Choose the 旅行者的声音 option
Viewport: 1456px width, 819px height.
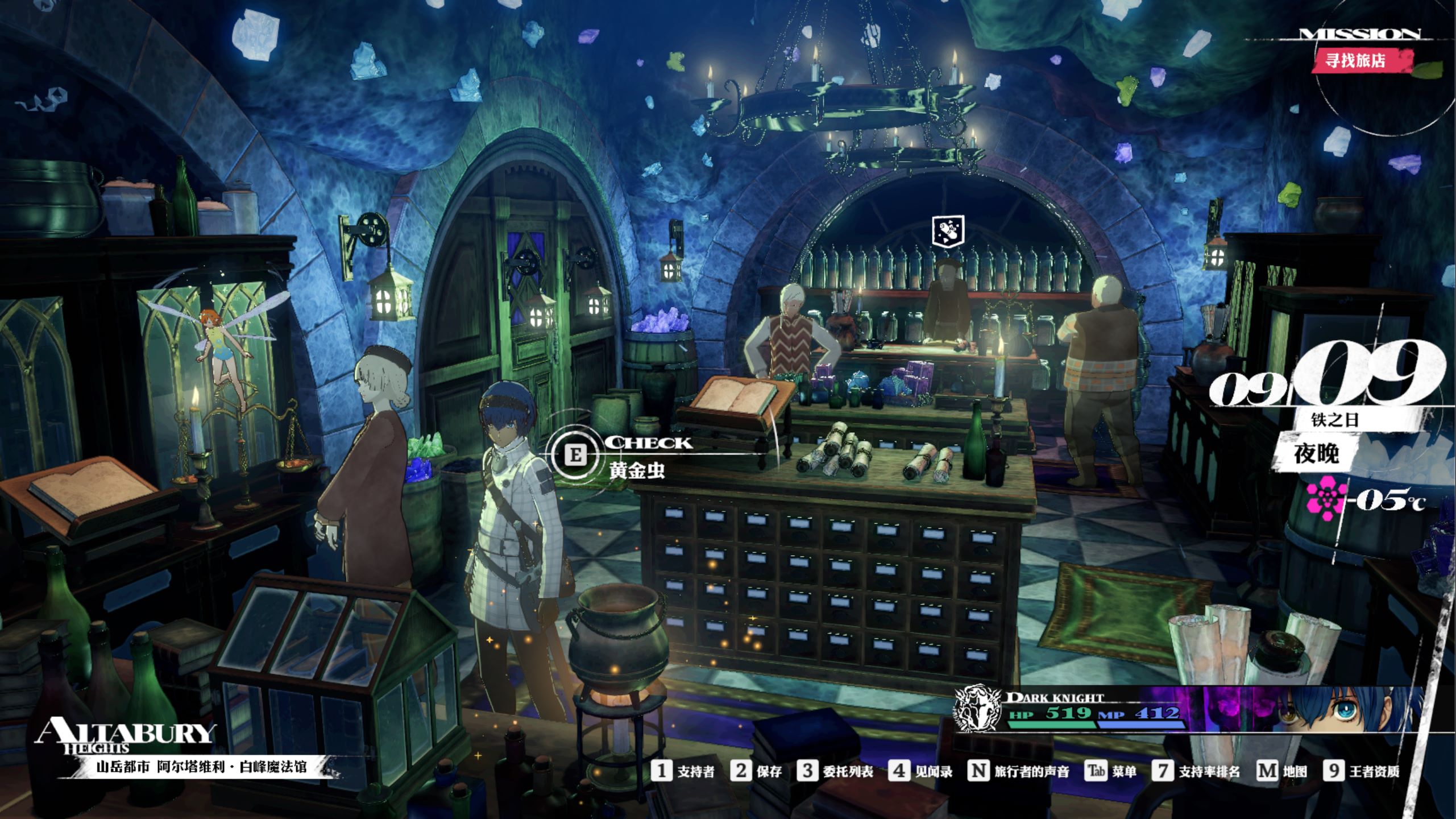click(1018, 771)
